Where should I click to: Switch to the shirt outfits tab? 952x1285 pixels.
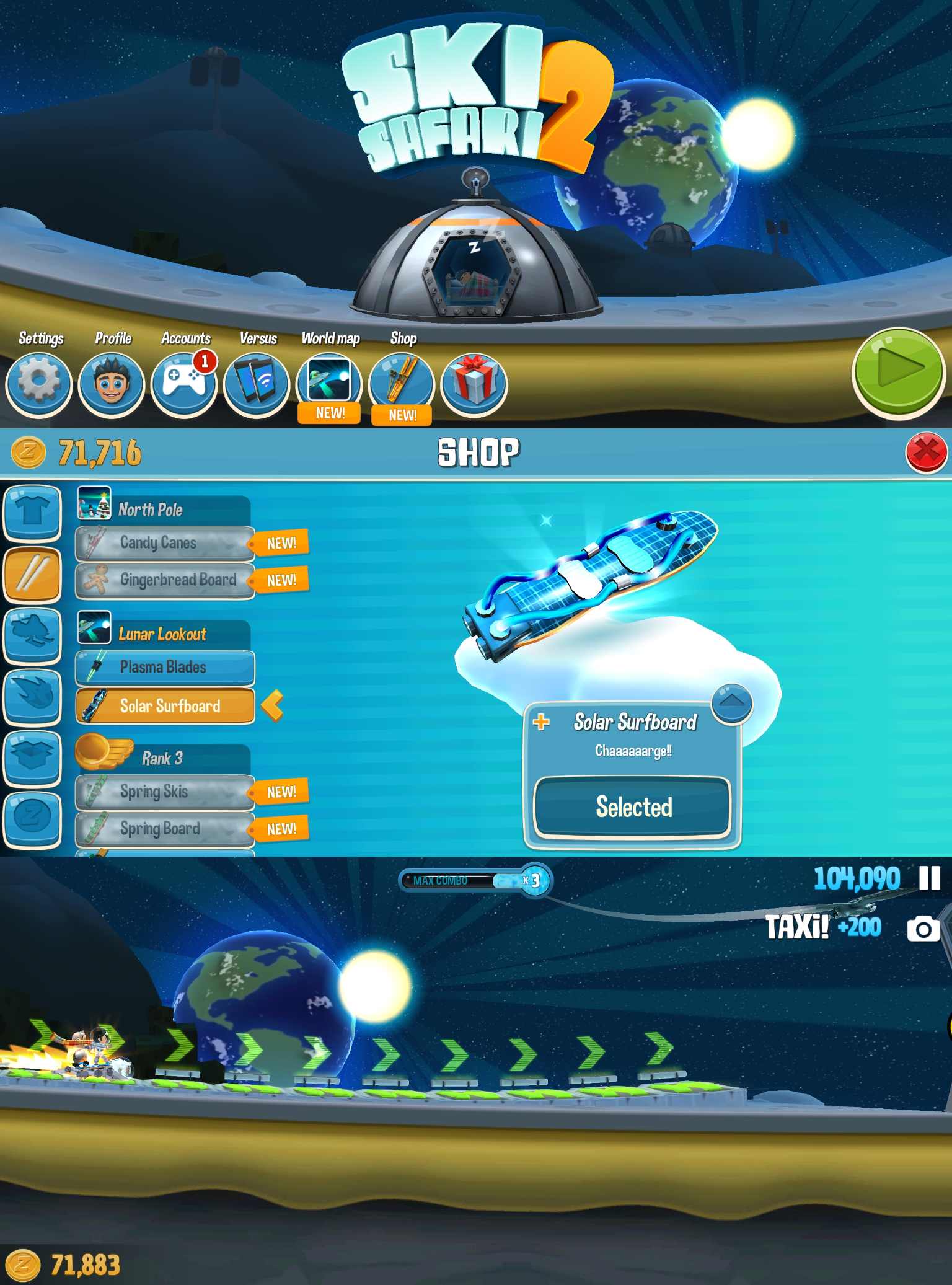pos(32,513)
